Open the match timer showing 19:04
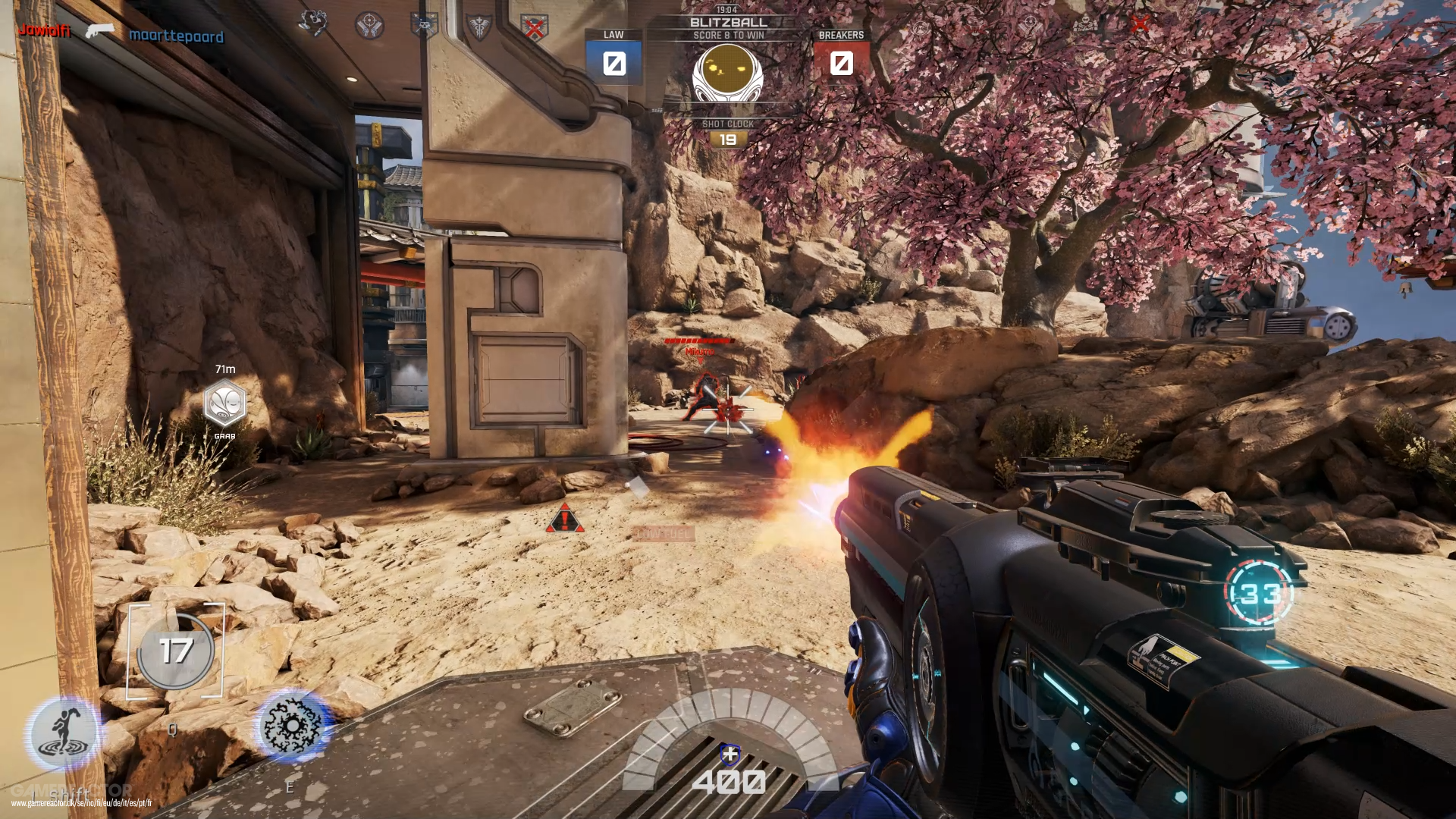1456x819 pixels. (726, 10)
